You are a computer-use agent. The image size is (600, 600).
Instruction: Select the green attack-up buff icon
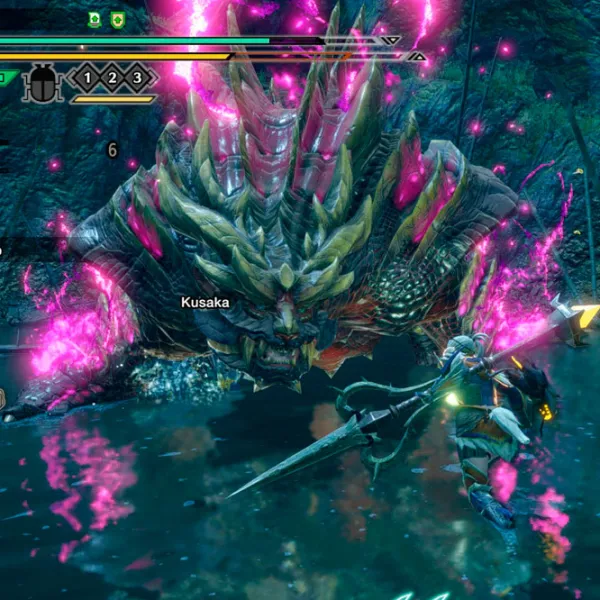(94, 19)
